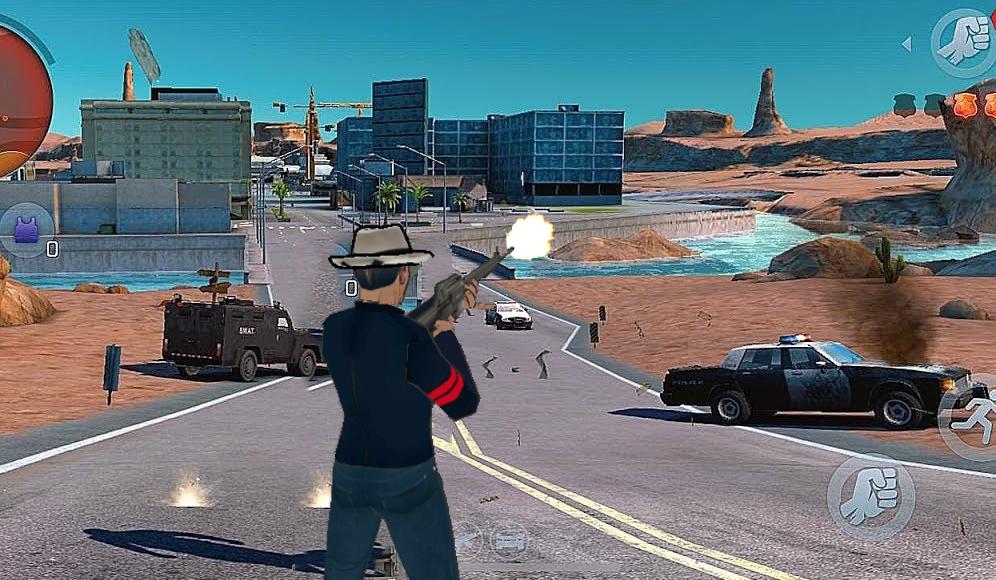Click the small arrow beside the weapon icon
The width and height of the screenshot is (996, 580).
[x=906, y=44]
